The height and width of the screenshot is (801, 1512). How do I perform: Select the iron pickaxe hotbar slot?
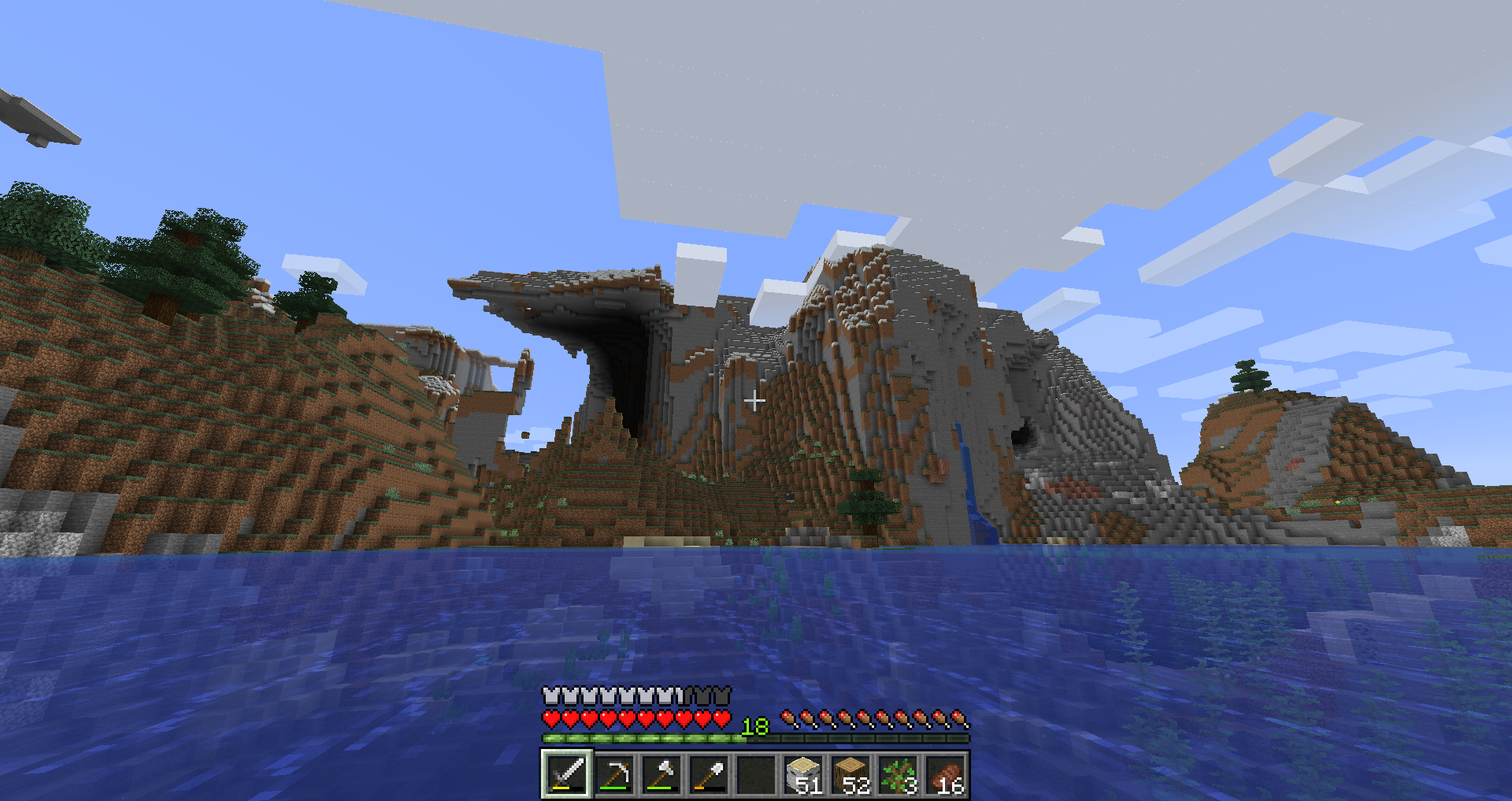(614, 774)
